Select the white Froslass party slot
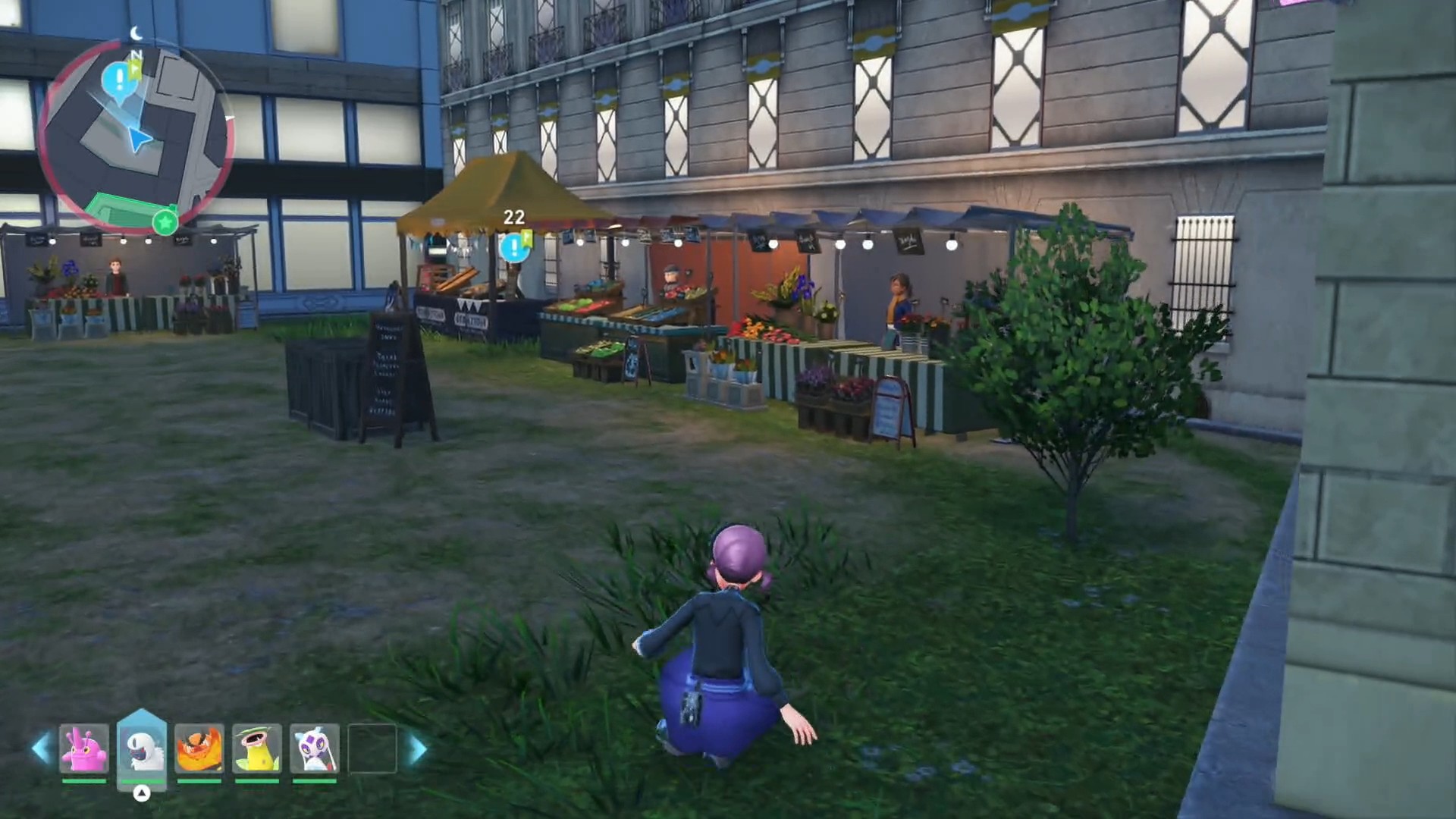Screen dimensions: 1456x819 315,748
